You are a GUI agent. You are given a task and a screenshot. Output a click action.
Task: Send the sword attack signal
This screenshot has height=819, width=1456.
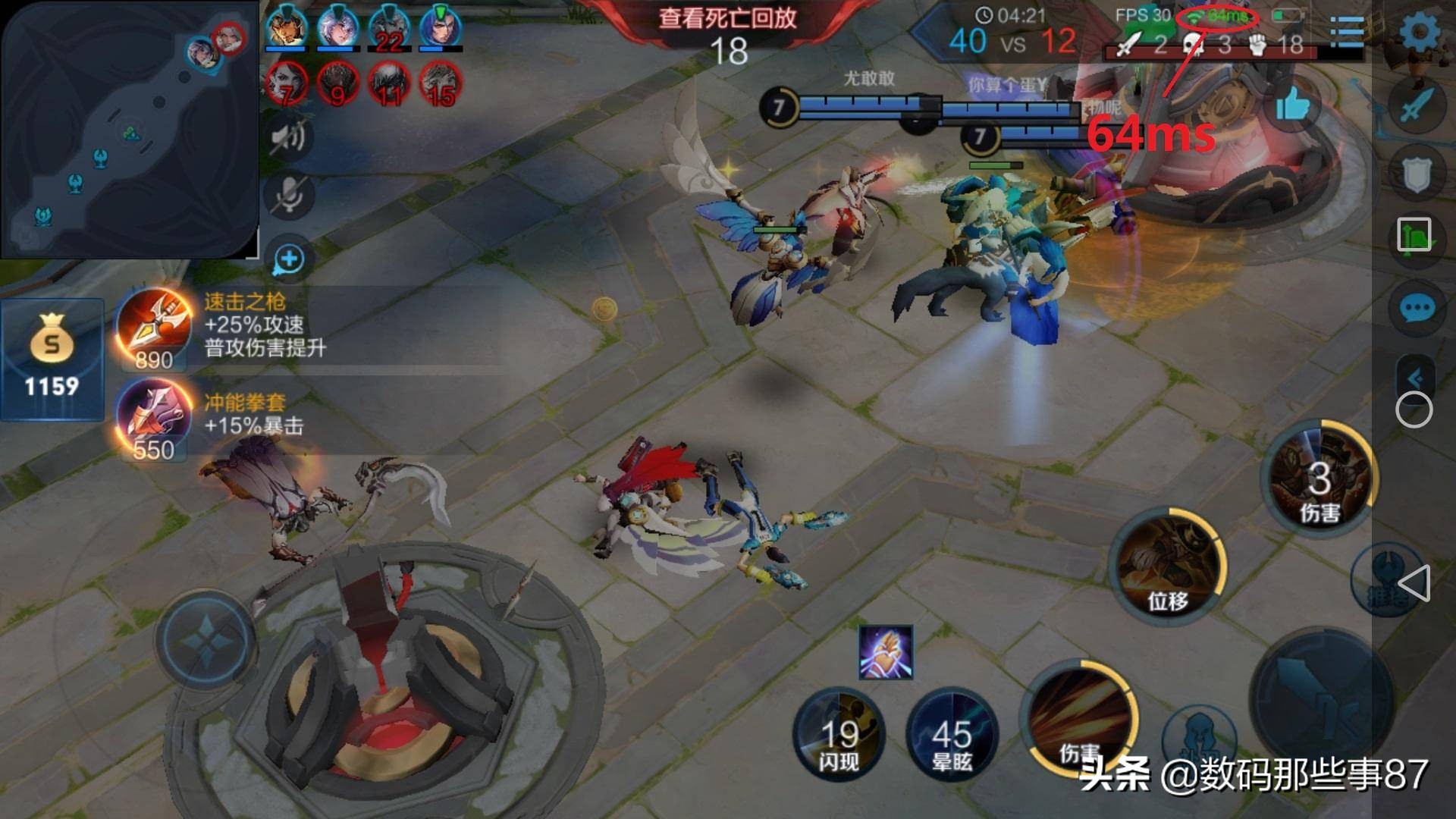tap(1416, 105)
